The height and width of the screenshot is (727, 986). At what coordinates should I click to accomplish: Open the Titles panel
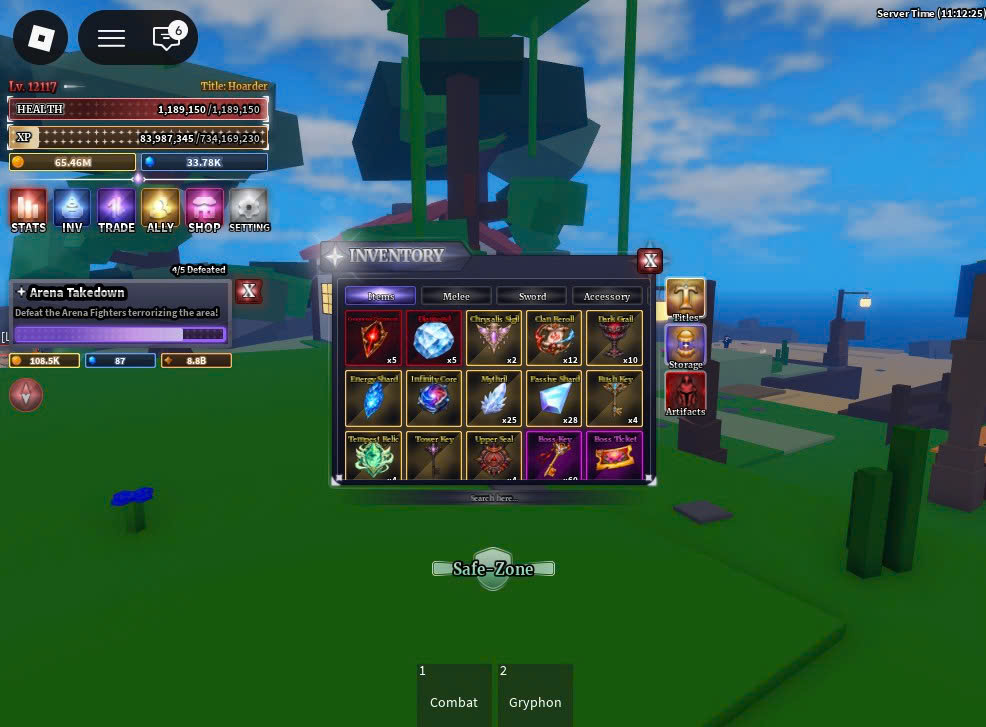[x=686, y=300]
